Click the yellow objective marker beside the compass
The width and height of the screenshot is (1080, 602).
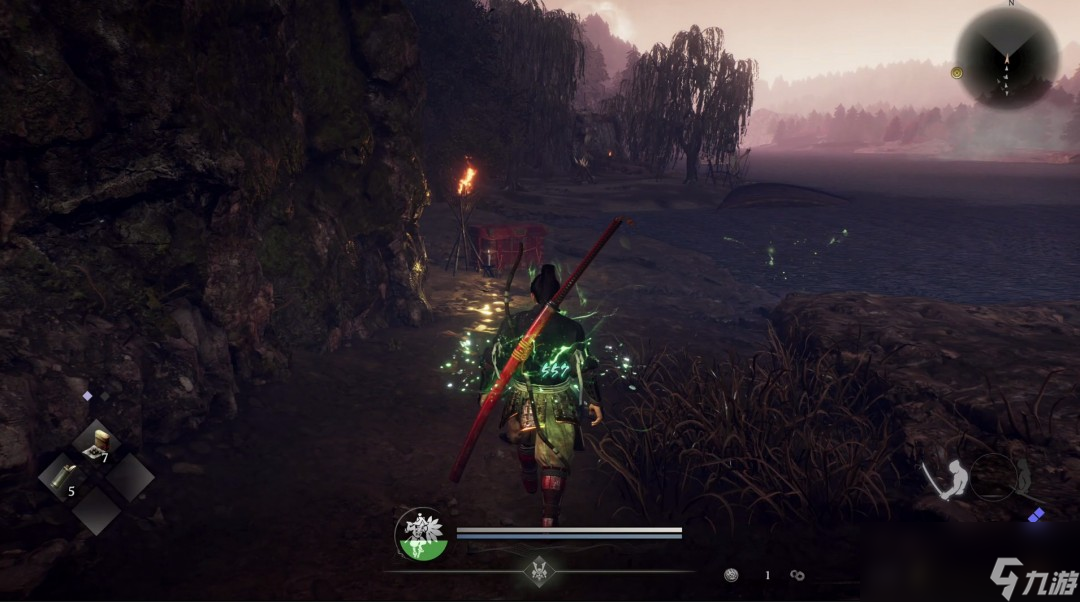click(957, 72)
